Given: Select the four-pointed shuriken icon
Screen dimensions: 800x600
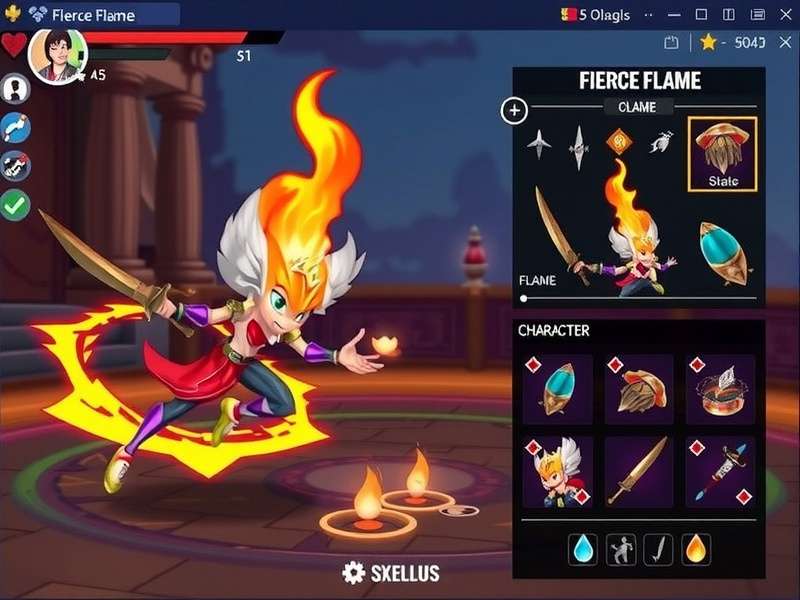Looking at the screenshot, I should click(x=539, y=143).
